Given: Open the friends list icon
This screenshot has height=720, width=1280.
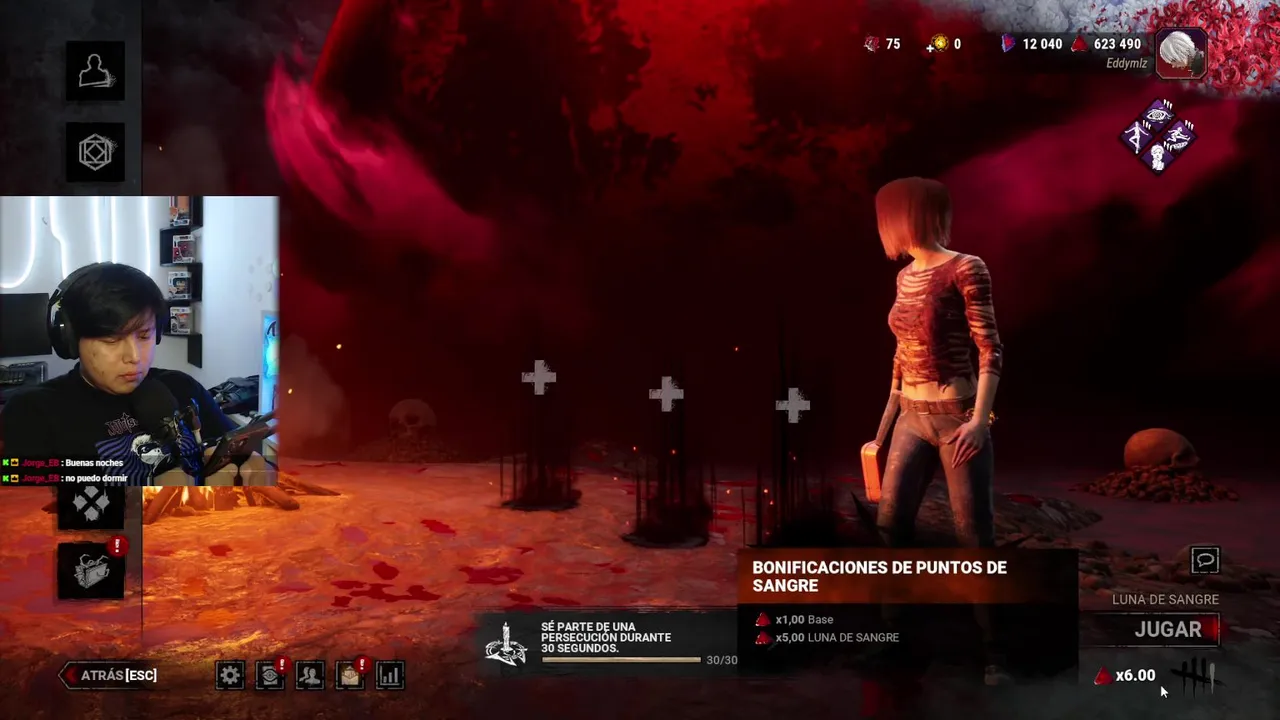Looking at the screenshot, I should coord(310,675).
